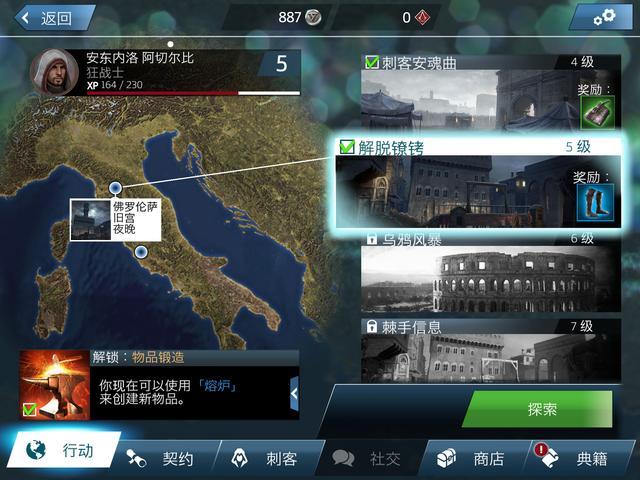Screen dimensions: 640x480
Task: Collapse the 物品锻造 unlock notification arrow
Action: tap(294, 394)
